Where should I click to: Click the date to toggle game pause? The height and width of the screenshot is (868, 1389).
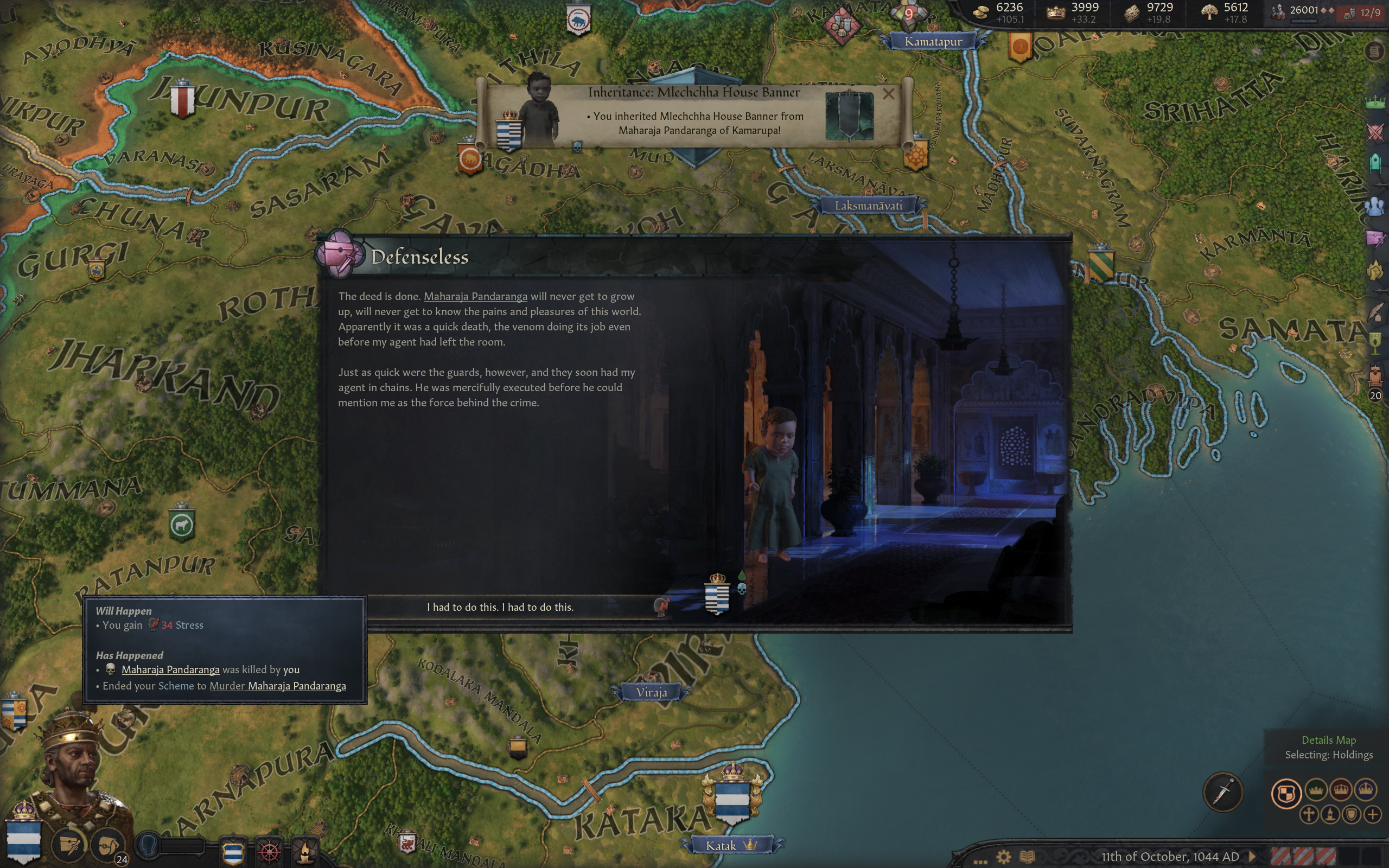(1169, 857)
